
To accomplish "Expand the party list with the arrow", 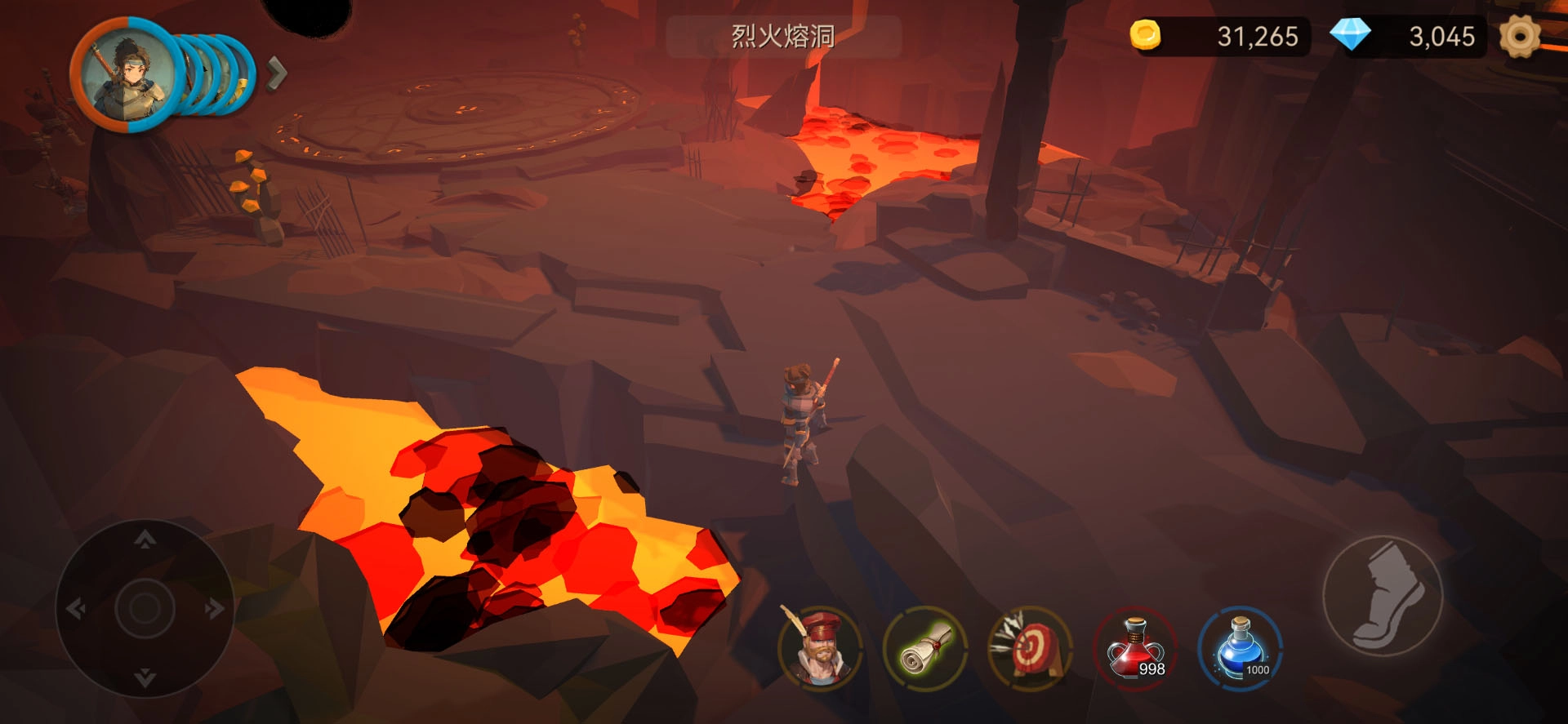I will click(x=277, y=73).
